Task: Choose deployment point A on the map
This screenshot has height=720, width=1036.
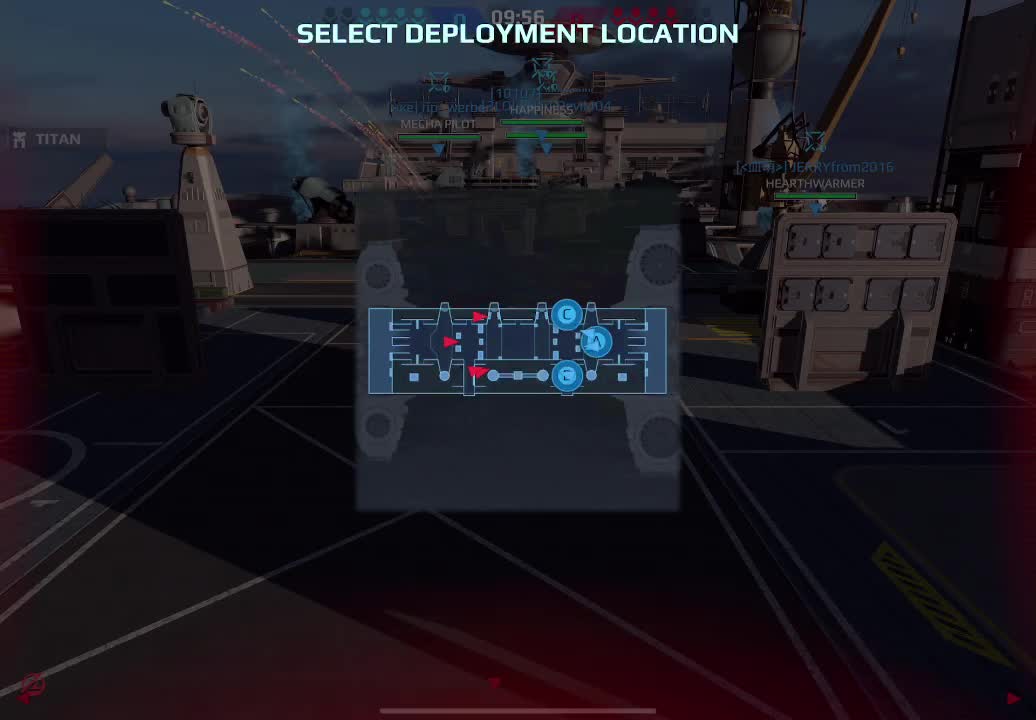Action: pos(596,342)
